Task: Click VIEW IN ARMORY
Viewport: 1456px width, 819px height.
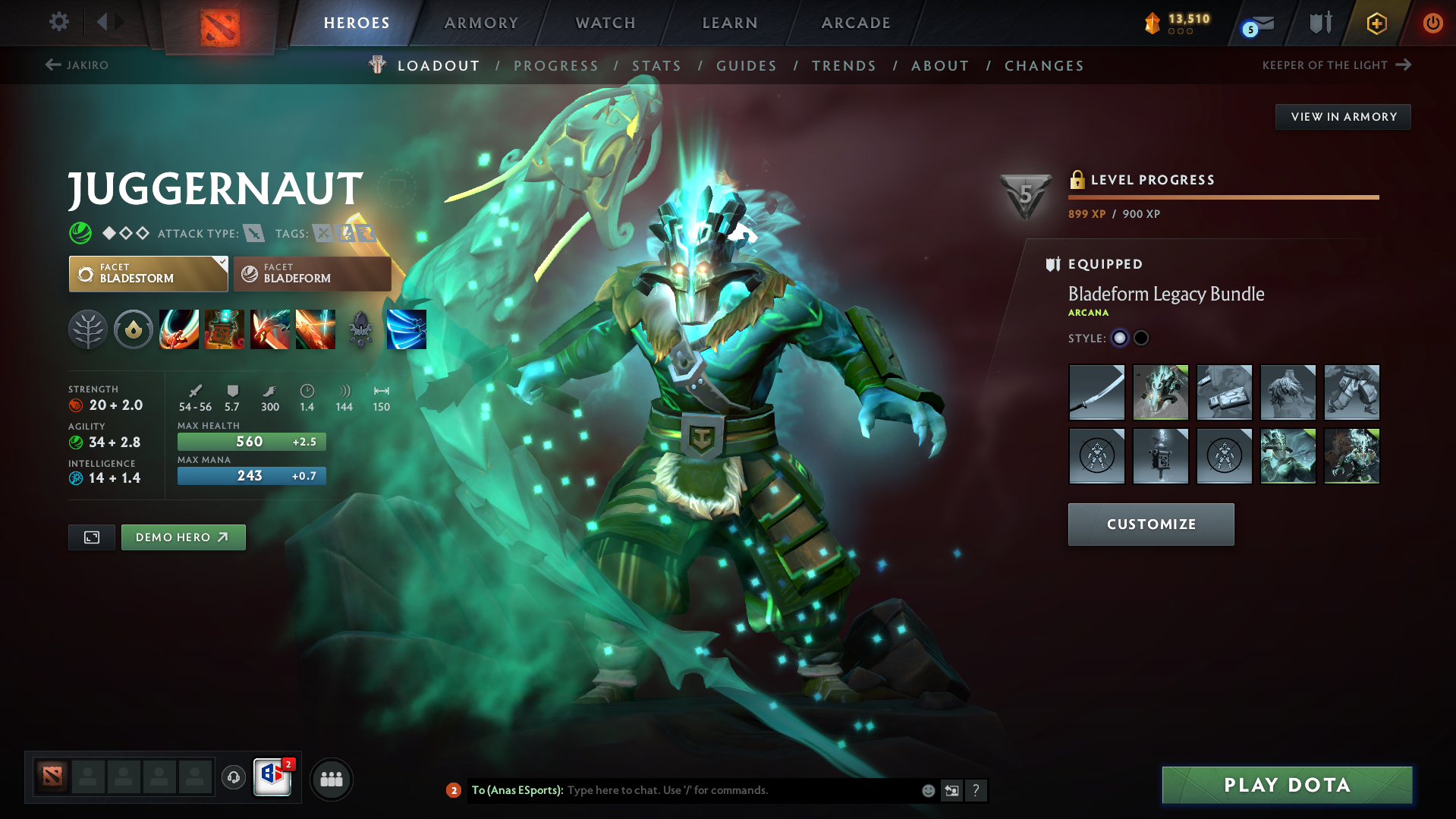Action: (x=1342, y=116)
